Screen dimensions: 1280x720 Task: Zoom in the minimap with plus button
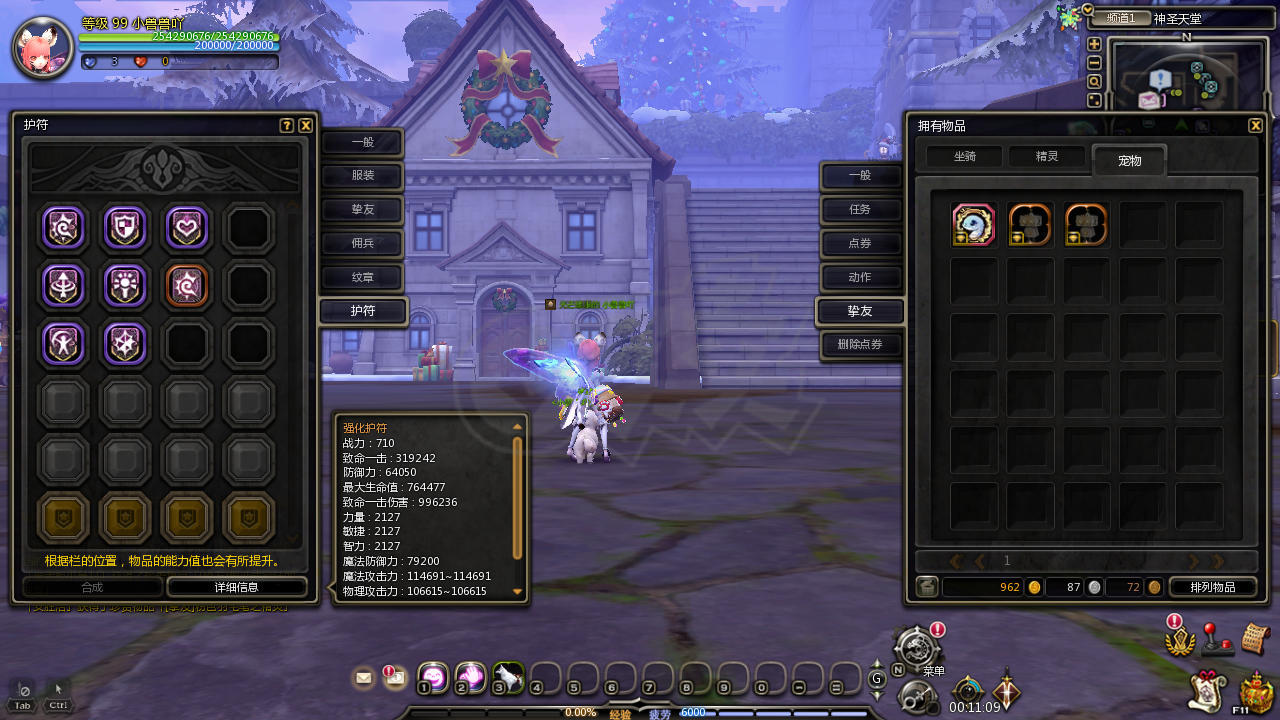pos(1094,44)
